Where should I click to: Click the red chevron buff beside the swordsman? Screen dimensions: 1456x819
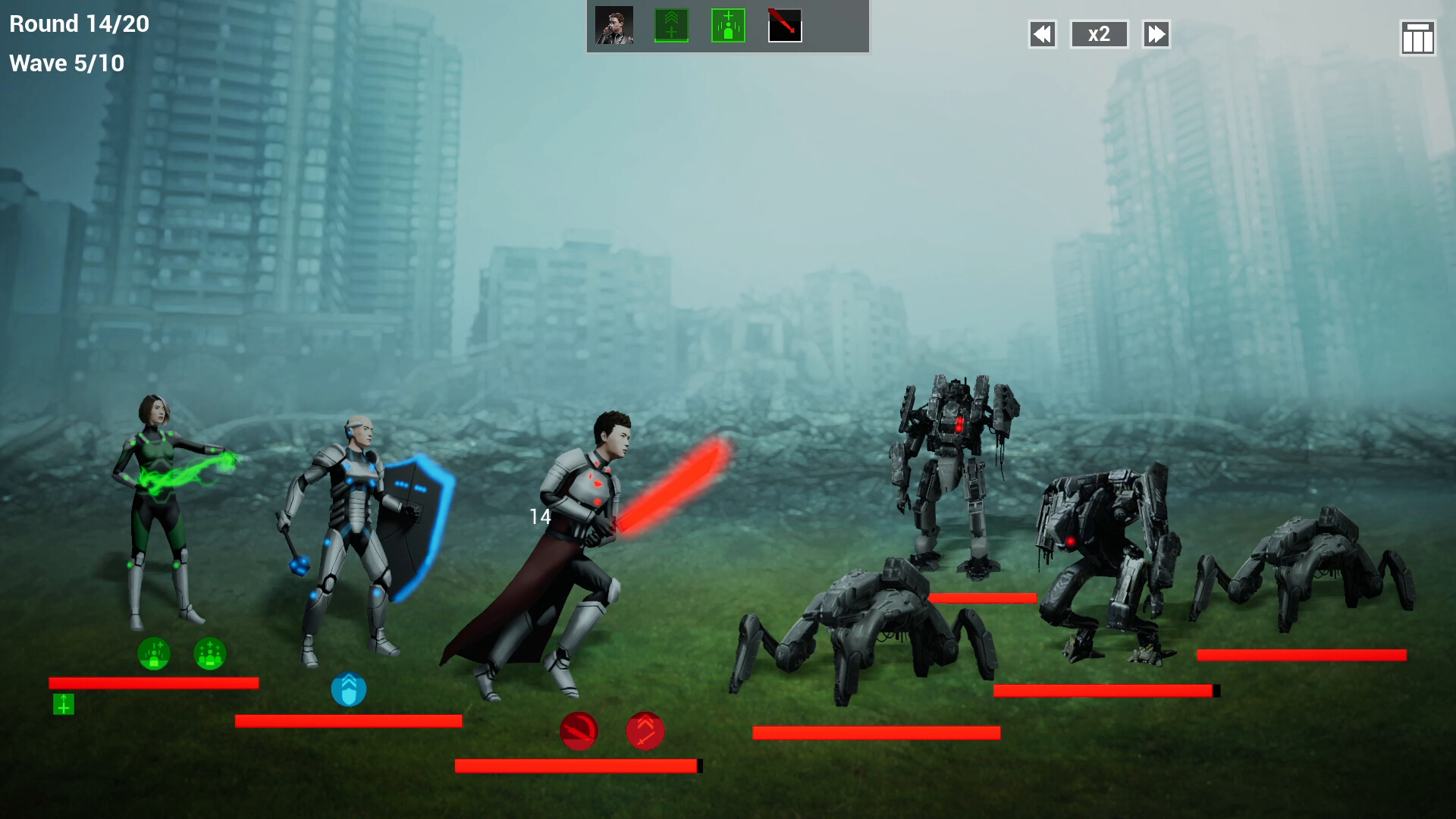[x=645, y=730]
